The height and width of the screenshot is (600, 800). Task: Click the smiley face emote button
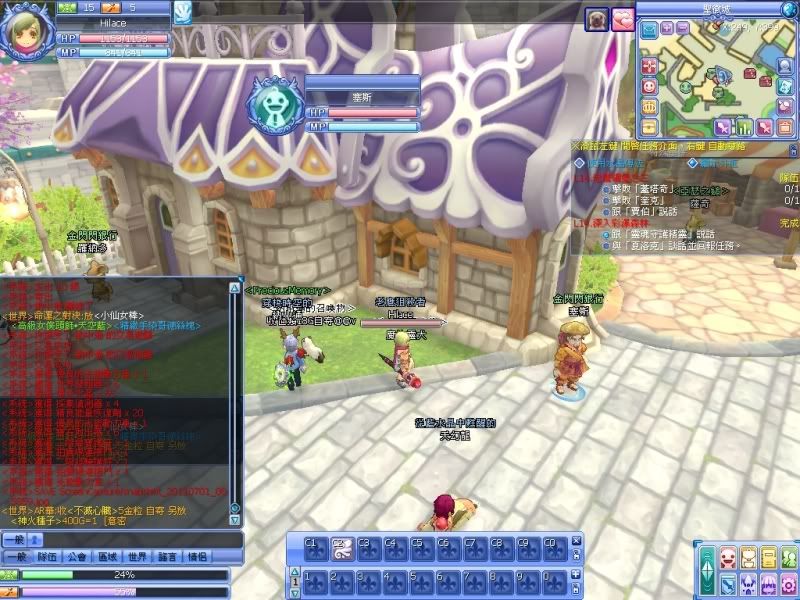[x=649, y=86]
